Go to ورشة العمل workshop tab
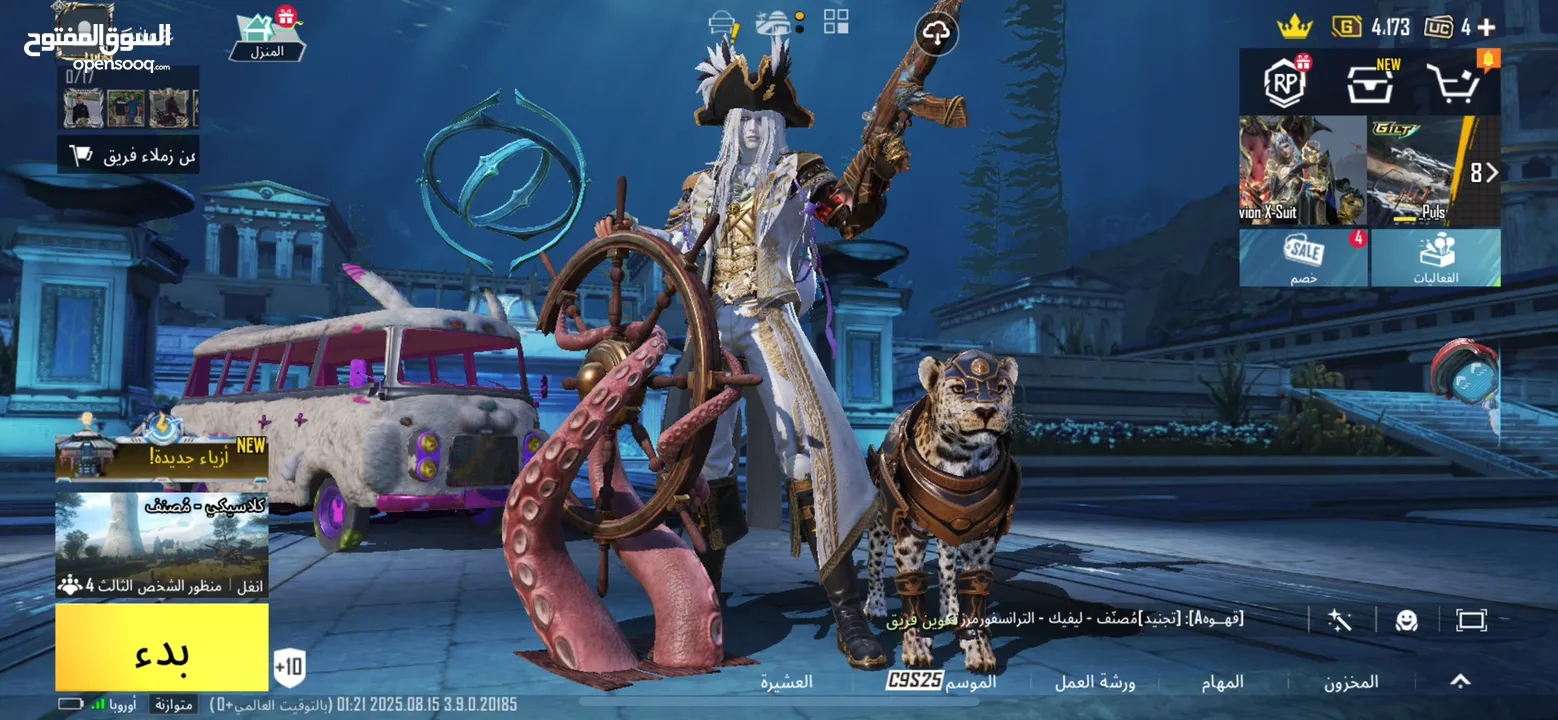1558x720 pixels. [x=1095, y=682]
